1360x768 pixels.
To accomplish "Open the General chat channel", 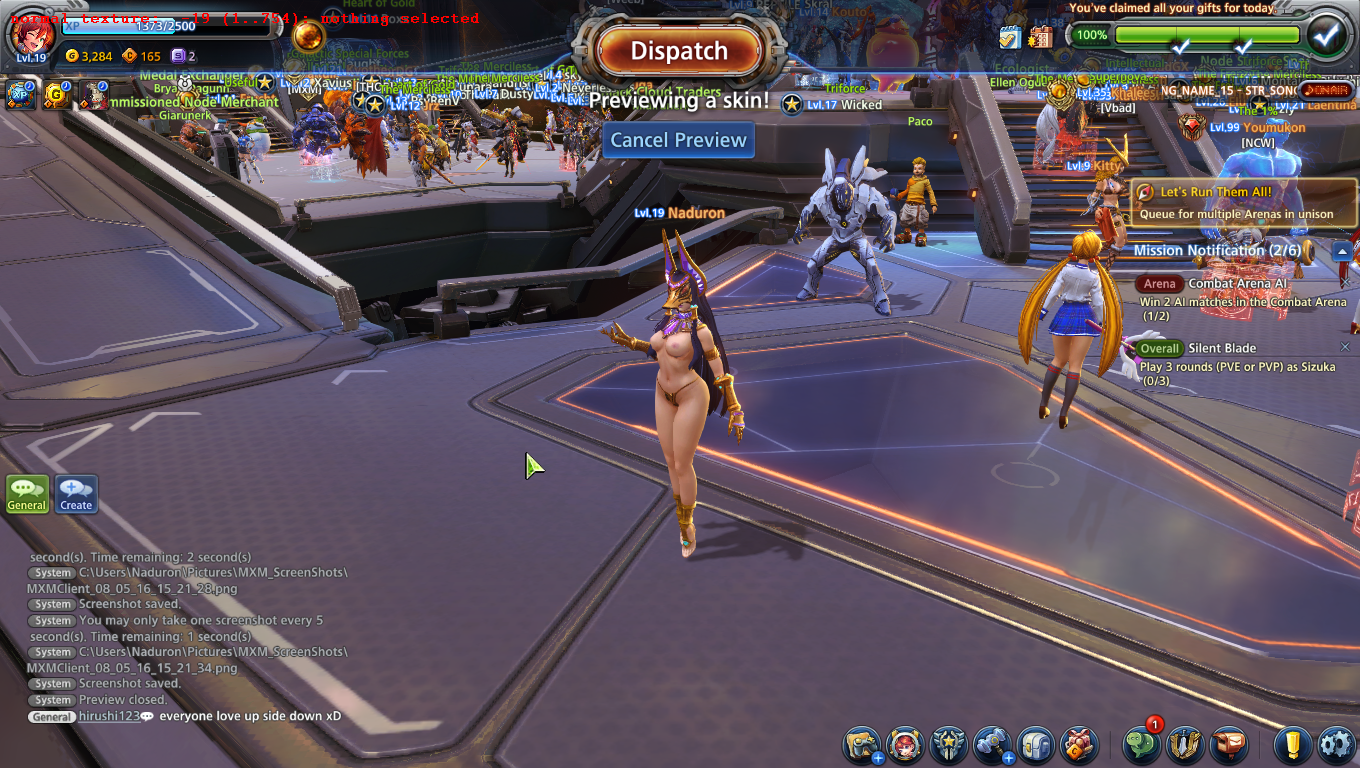I will point(27,493).
